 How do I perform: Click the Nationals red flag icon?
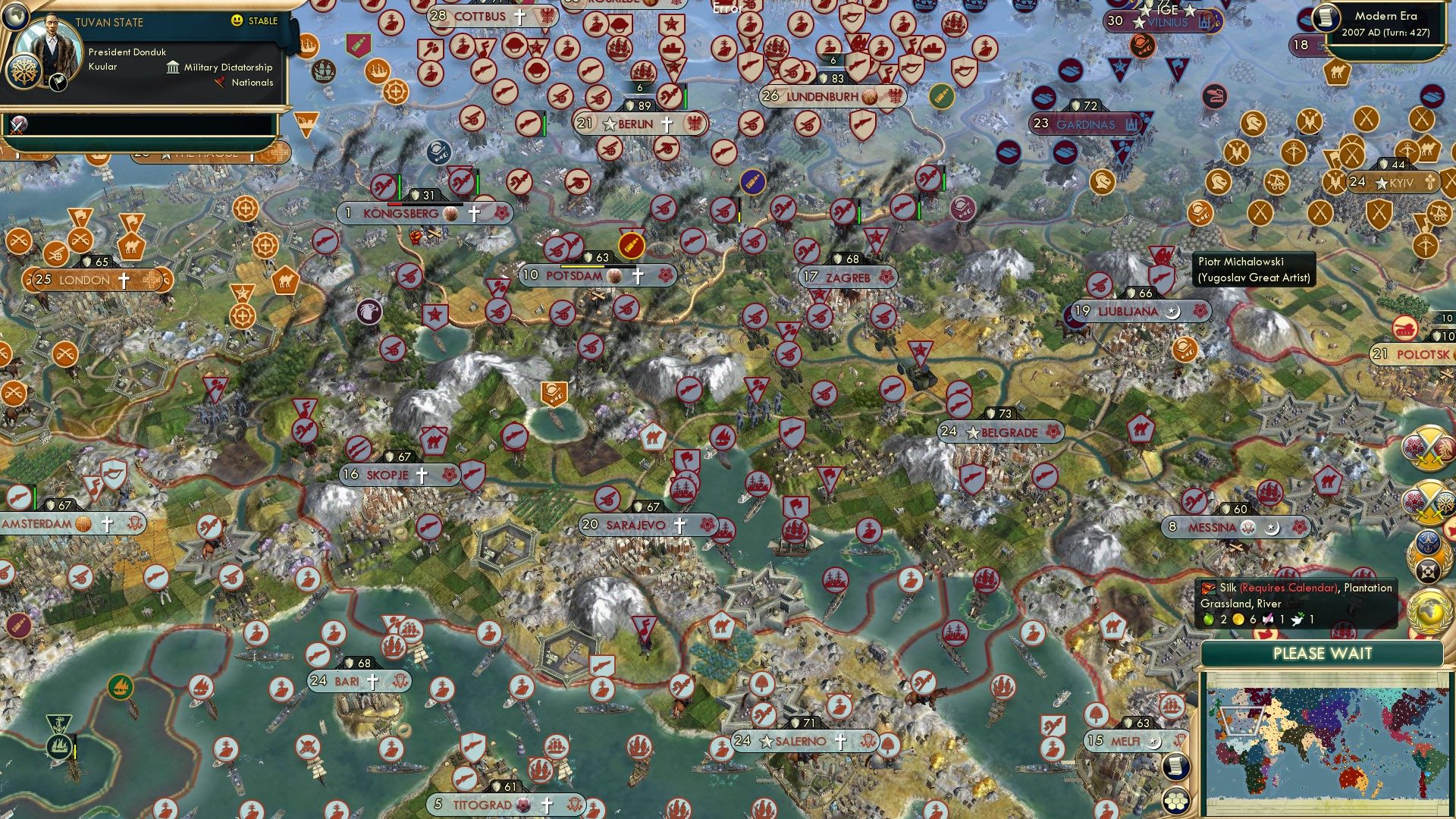pos(221,83)
